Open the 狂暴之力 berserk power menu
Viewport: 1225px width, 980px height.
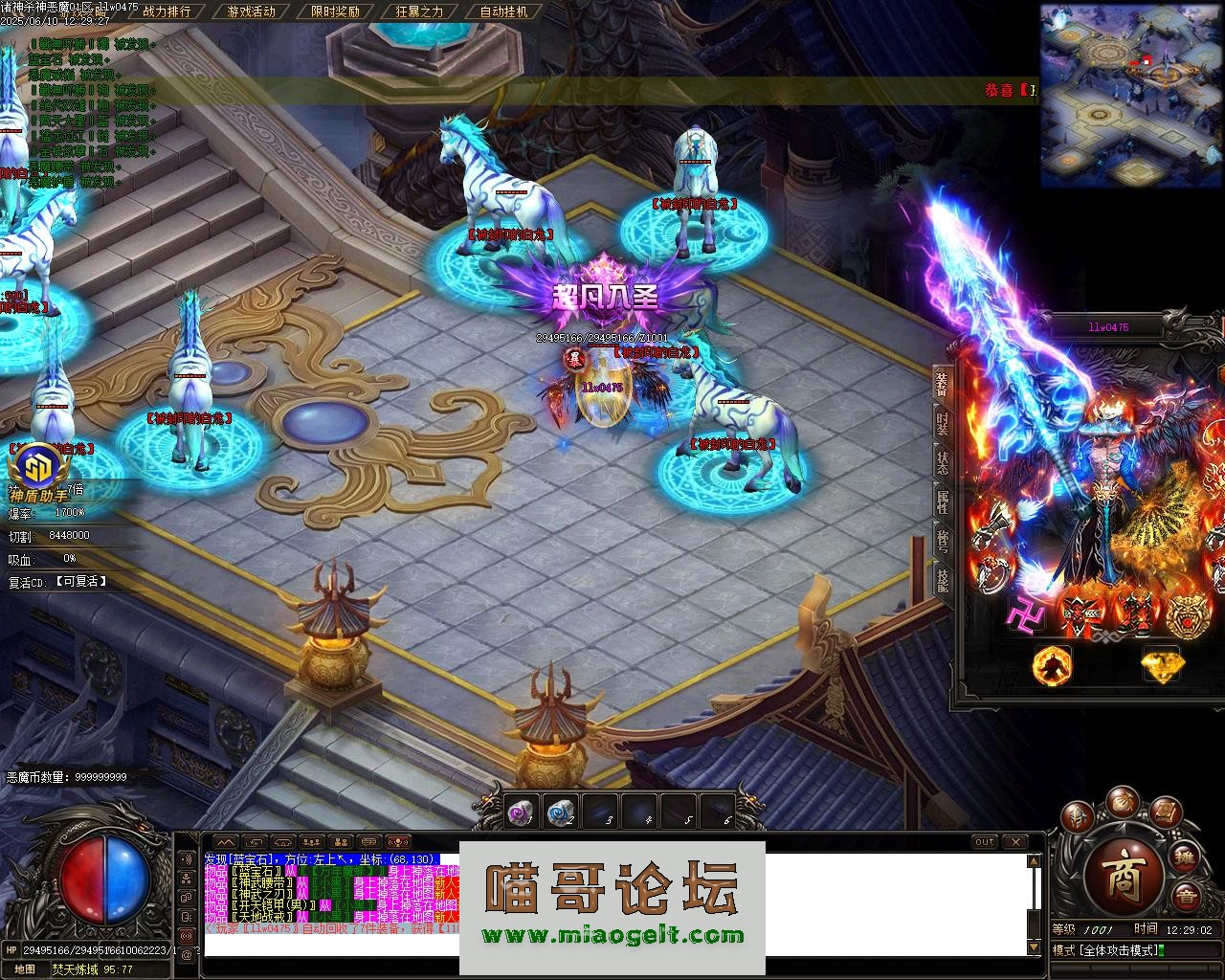pyautogui.click(x=419, y=11)
